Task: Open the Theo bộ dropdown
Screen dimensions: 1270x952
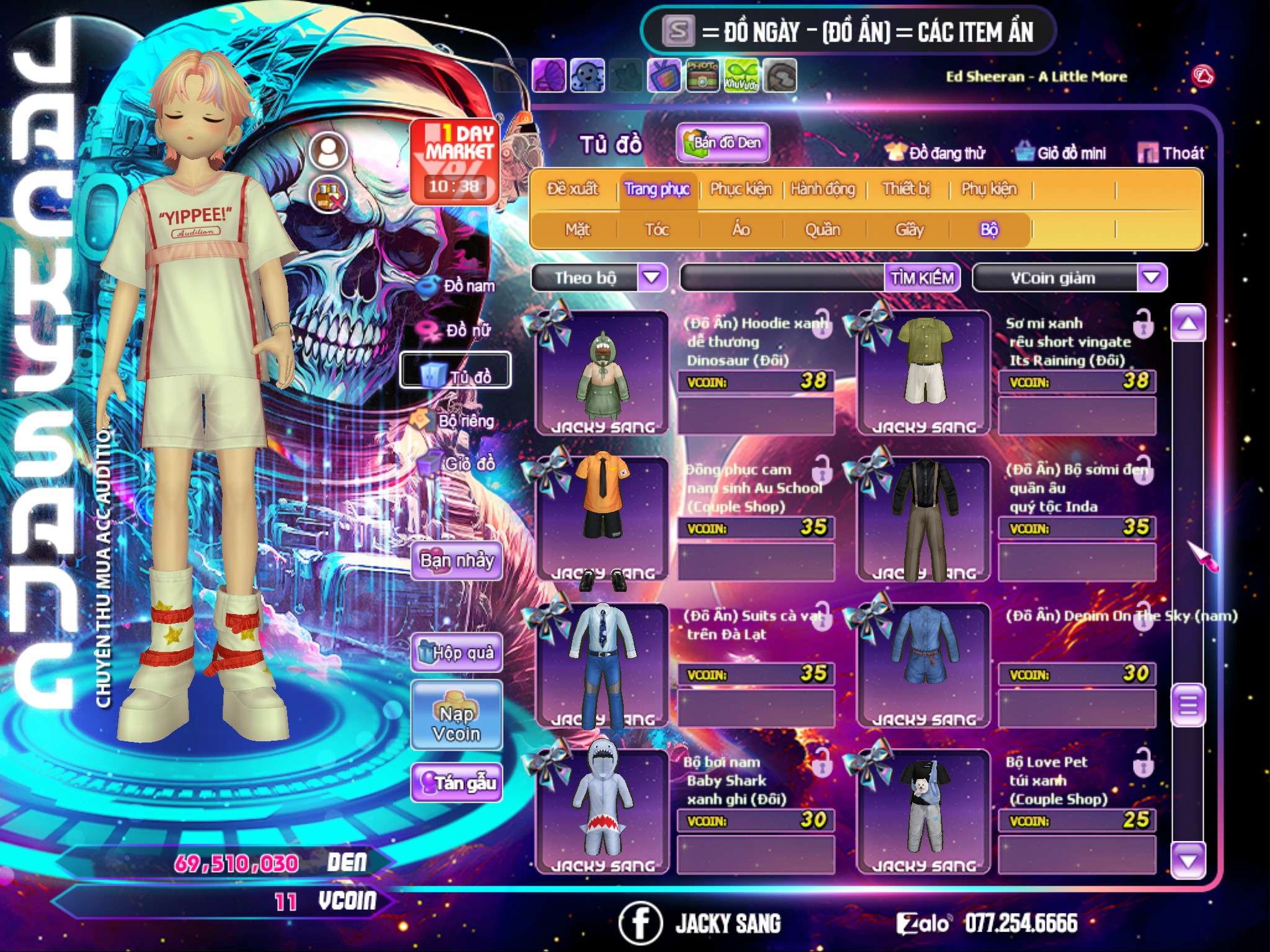Action: click(x=652, y=278)
